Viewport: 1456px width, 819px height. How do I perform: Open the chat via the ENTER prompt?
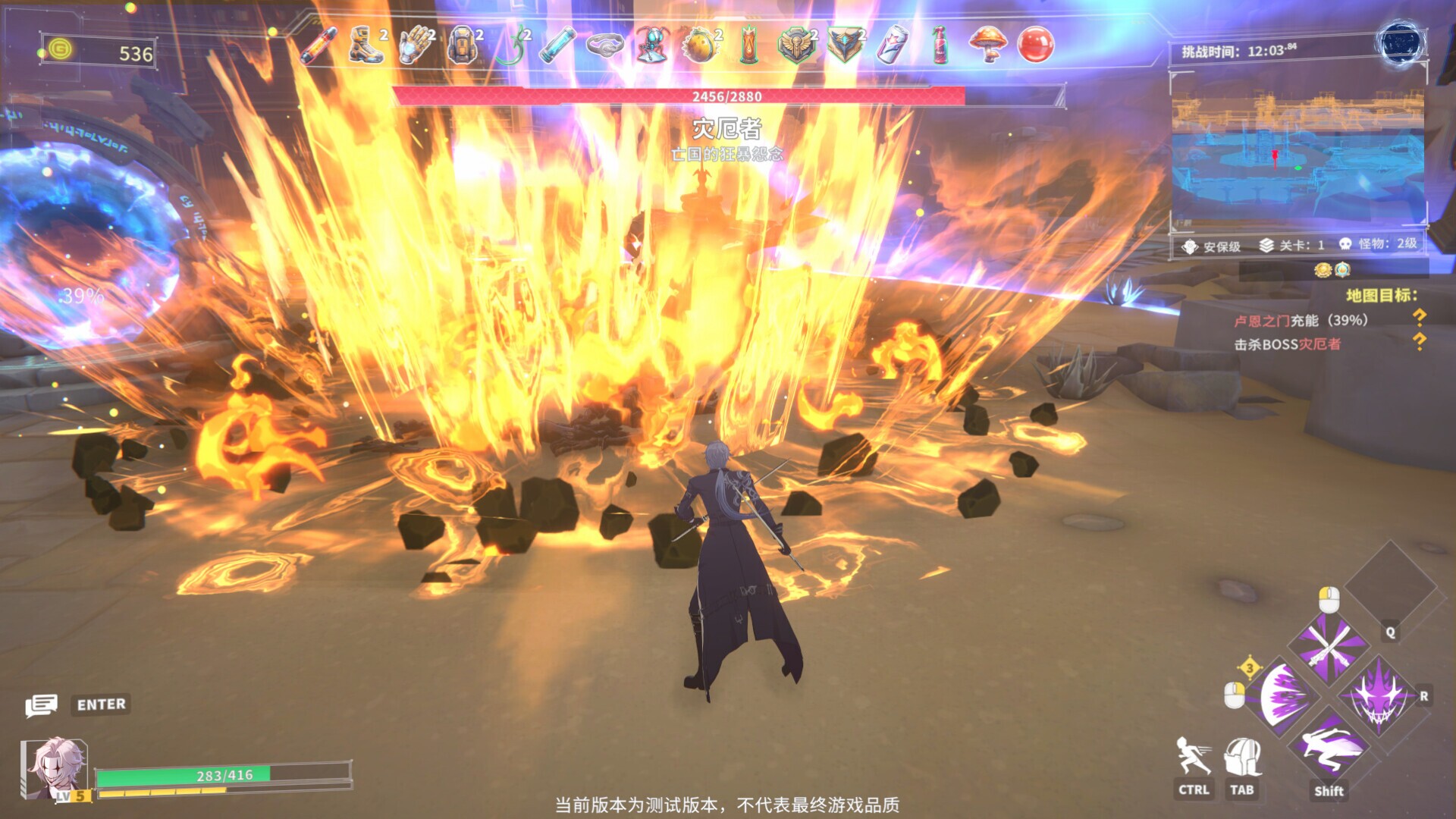[x=99, y=704]
